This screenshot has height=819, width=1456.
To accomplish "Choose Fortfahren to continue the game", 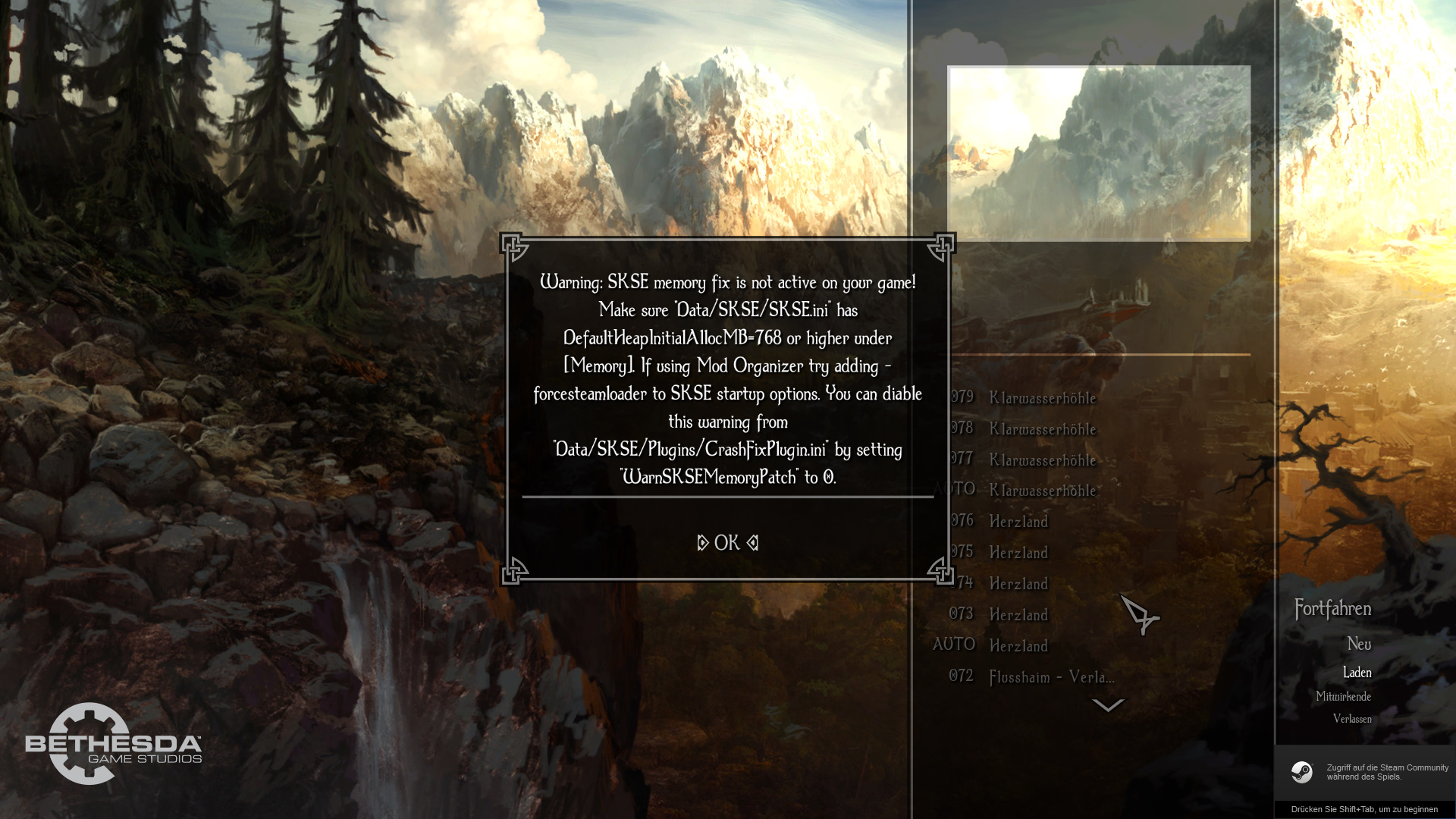I will pyautogui.click(x=1332, y=609).
